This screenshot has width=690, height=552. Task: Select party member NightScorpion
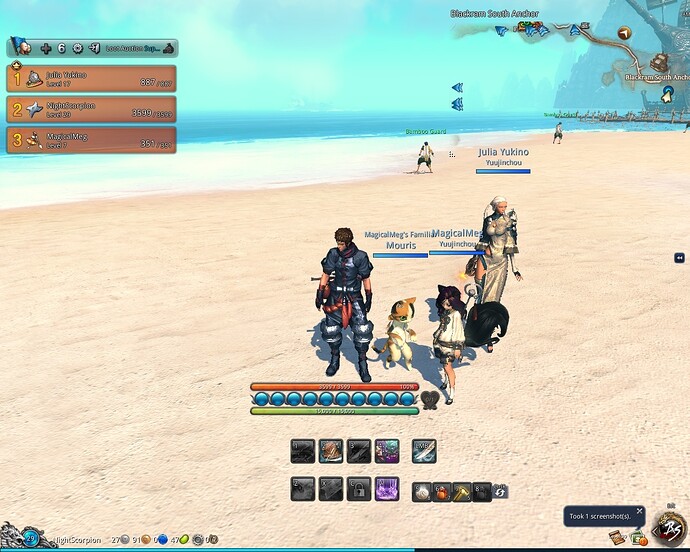click(x=91, y=109)
